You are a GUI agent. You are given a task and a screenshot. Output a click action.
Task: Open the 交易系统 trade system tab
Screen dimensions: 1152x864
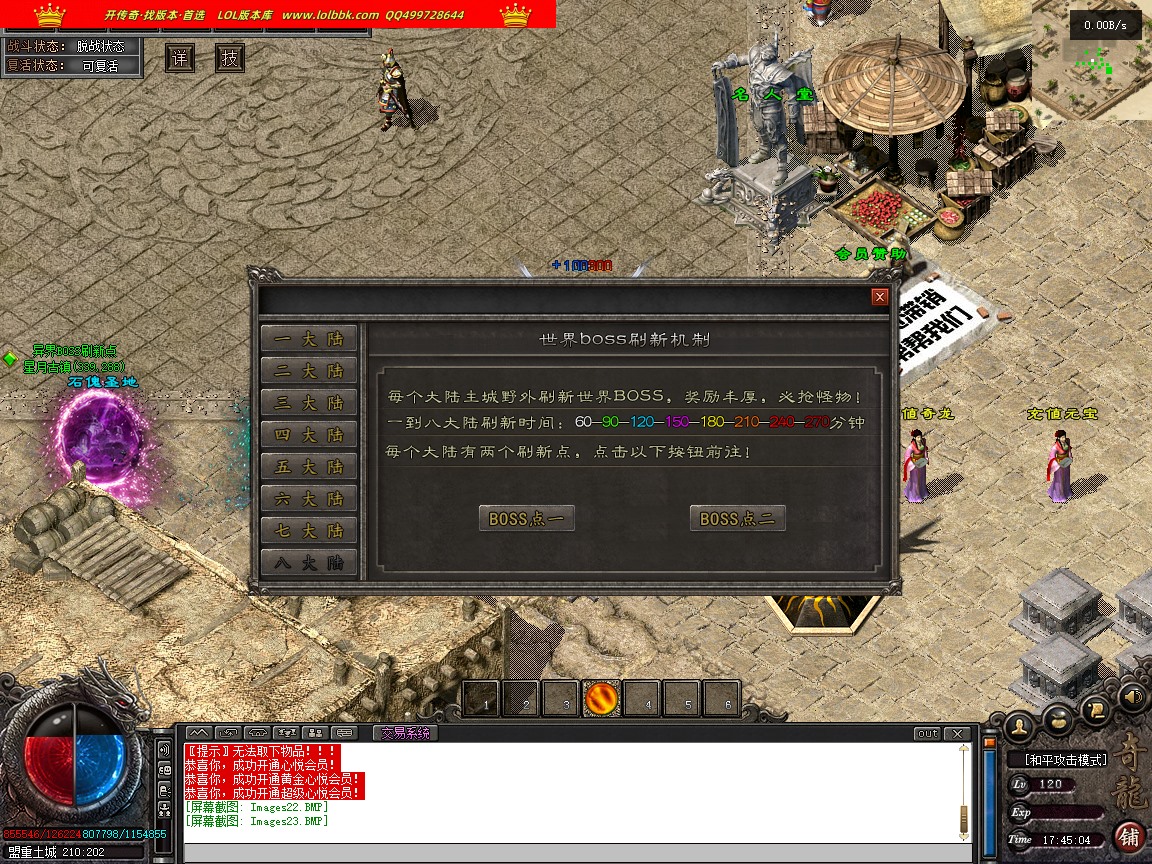coord(405,733)
